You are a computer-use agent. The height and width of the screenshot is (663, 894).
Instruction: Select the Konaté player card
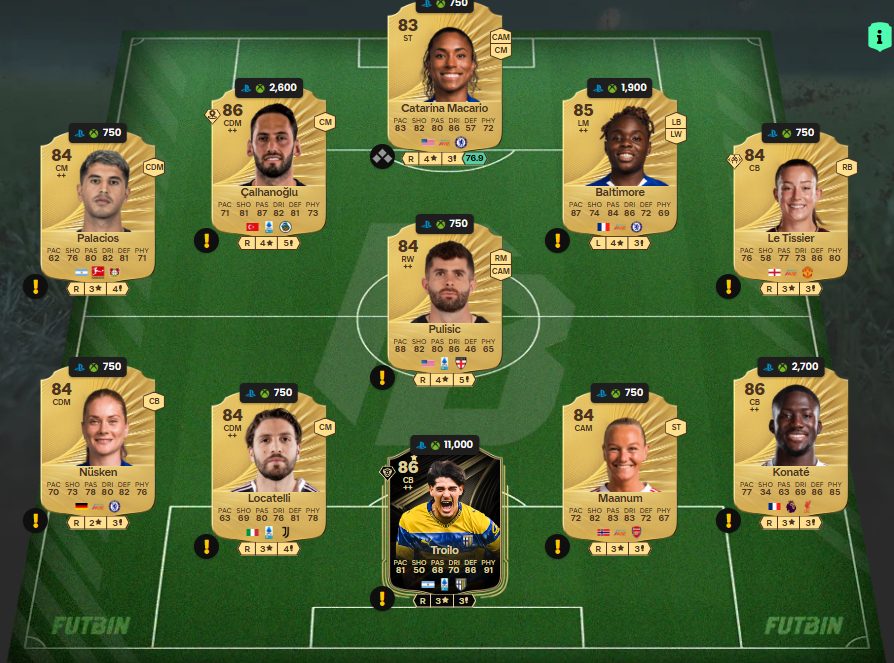pyautogui.click(x=790, y=440)
